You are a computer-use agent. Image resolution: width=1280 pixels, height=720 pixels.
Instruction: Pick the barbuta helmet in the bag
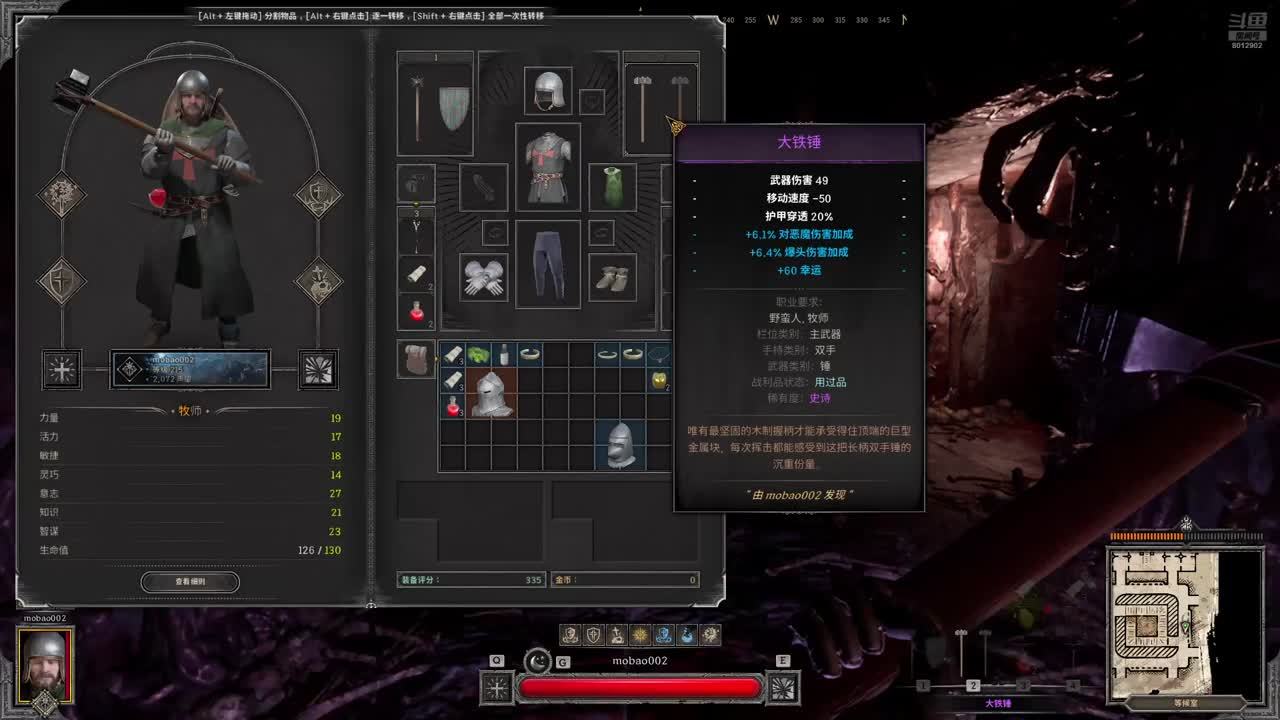pos(620,444)
